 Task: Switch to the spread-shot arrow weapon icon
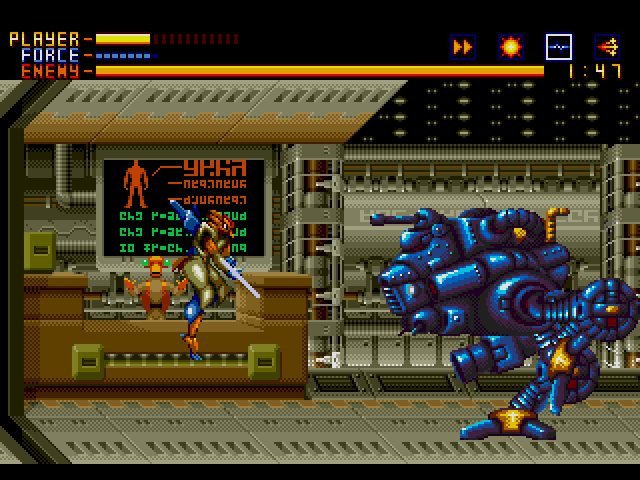click(x=606, y=46)
